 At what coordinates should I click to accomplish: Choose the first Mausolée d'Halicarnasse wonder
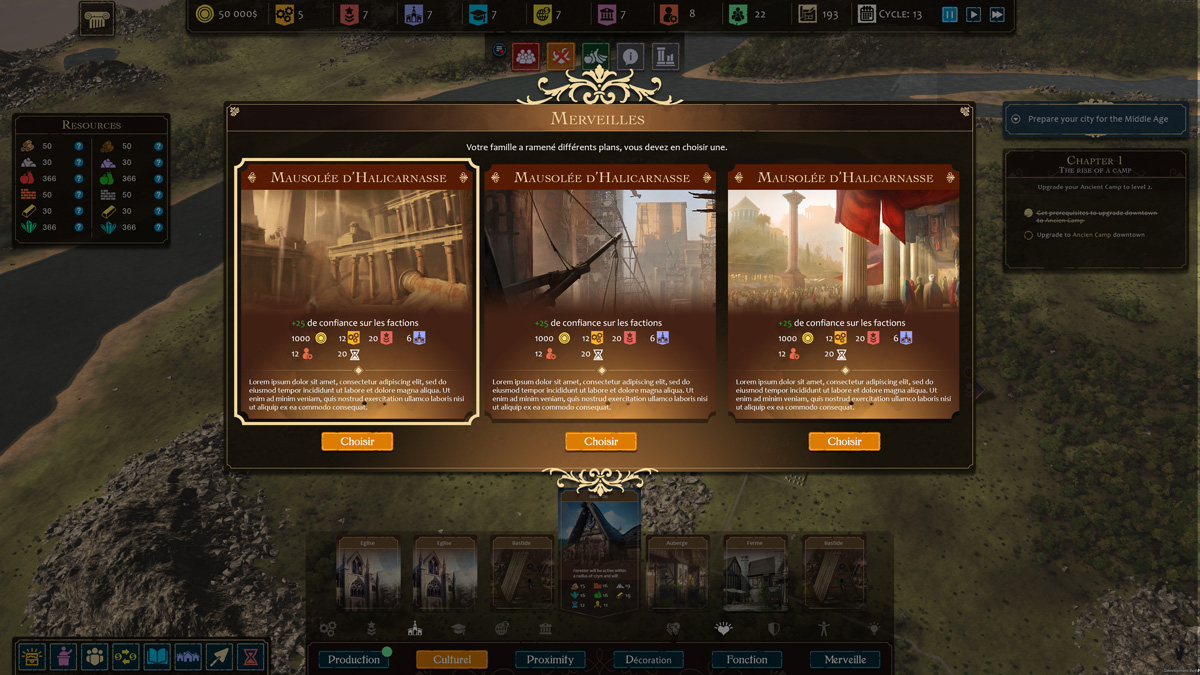(x=357, y=441)
